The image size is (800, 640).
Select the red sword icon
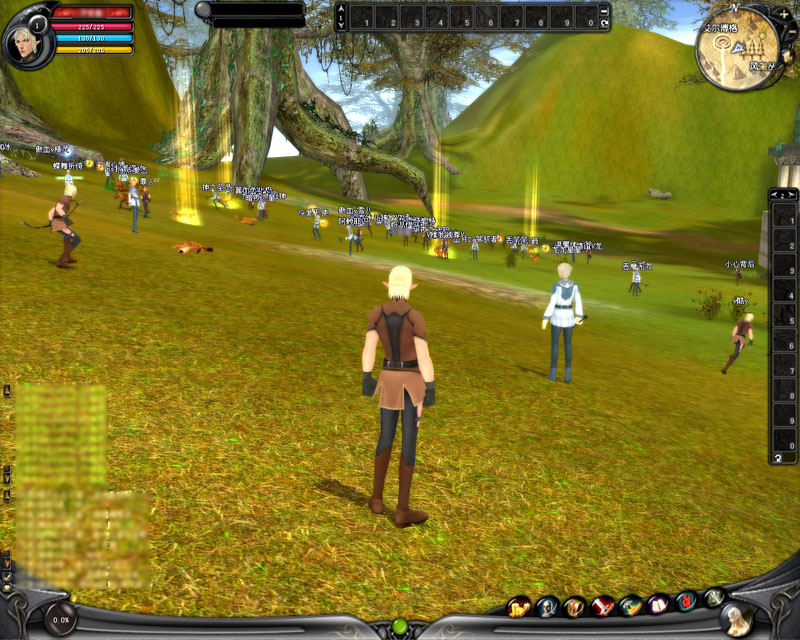pos(603,605)
